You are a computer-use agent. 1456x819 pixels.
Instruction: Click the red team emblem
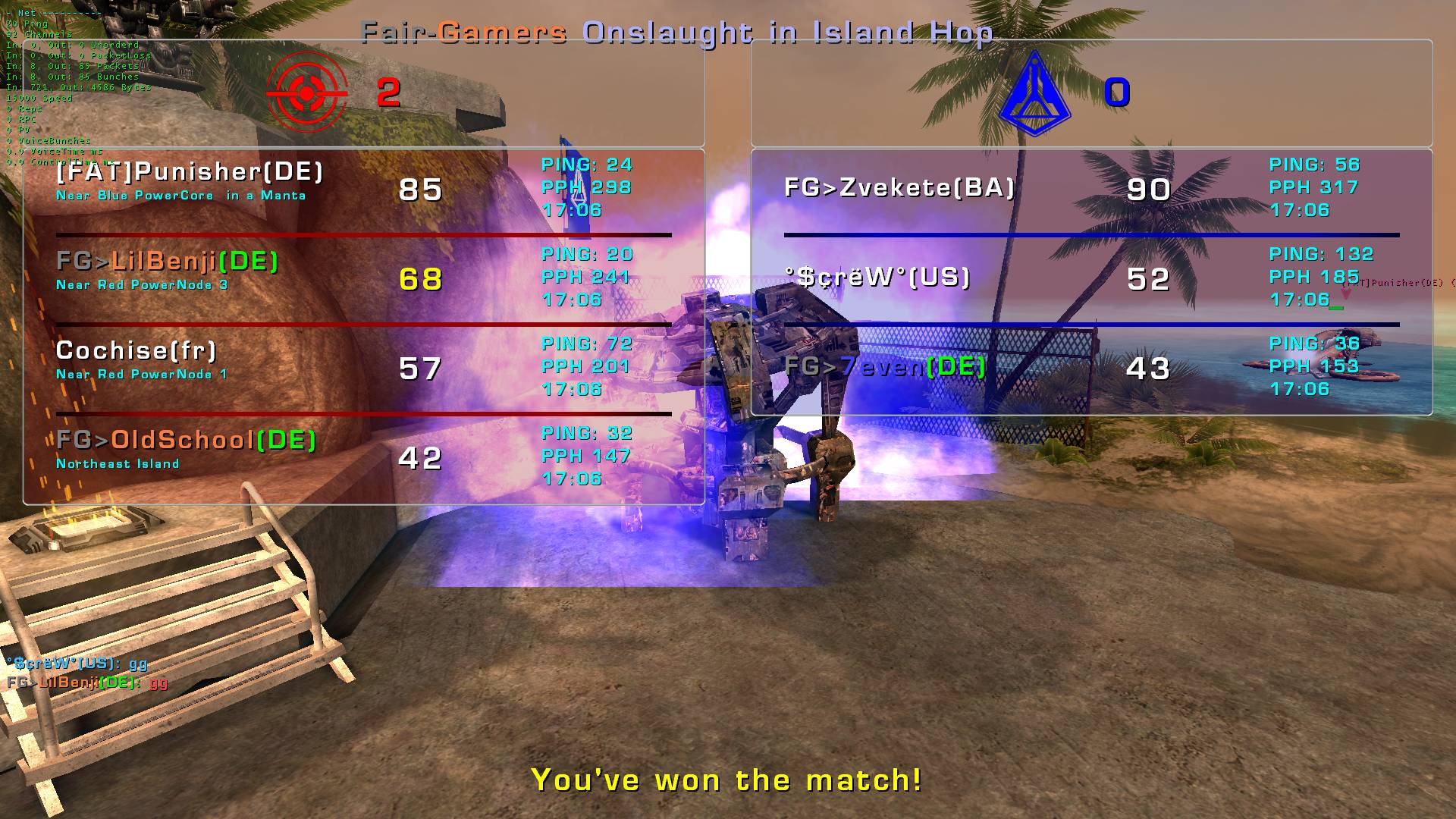click(306, 93)
